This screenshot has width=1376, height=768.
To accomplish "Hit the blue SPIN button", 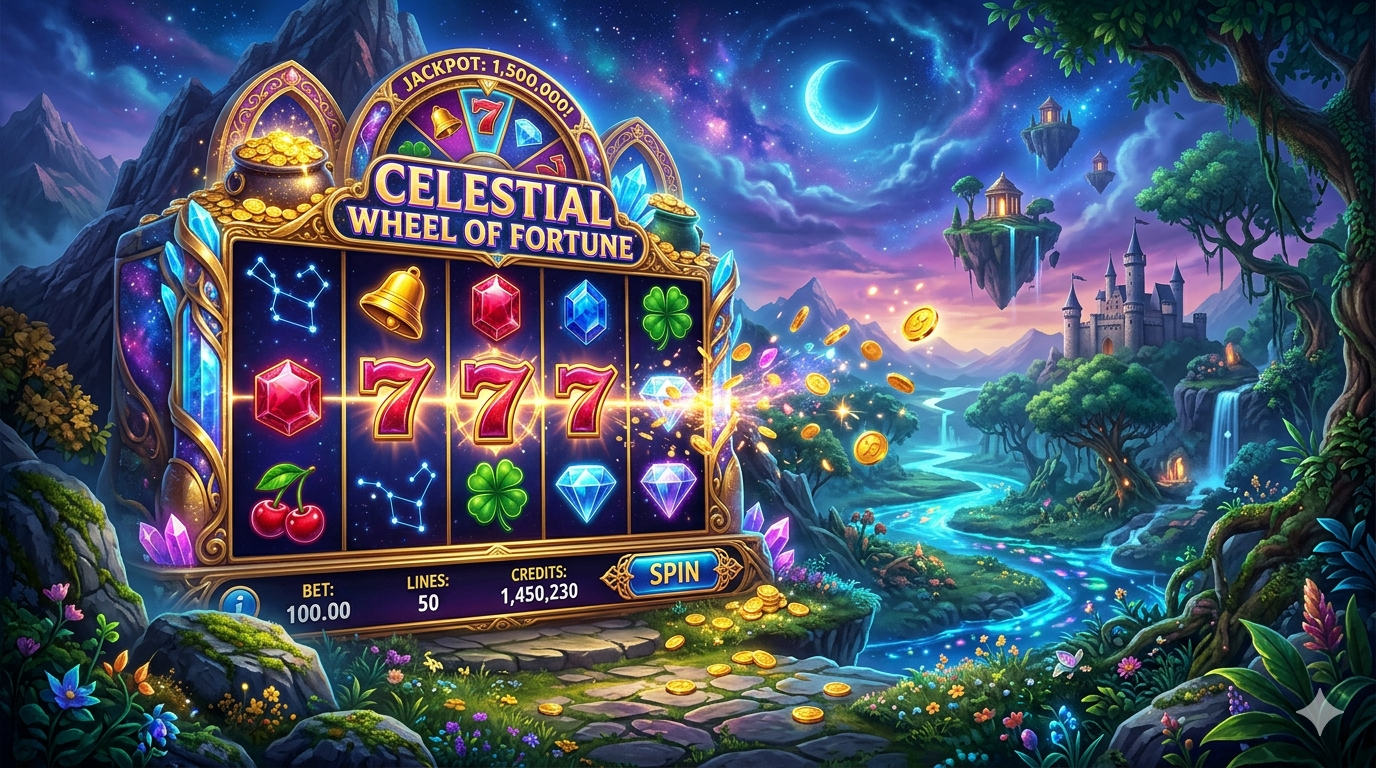I will pos(672,573).
